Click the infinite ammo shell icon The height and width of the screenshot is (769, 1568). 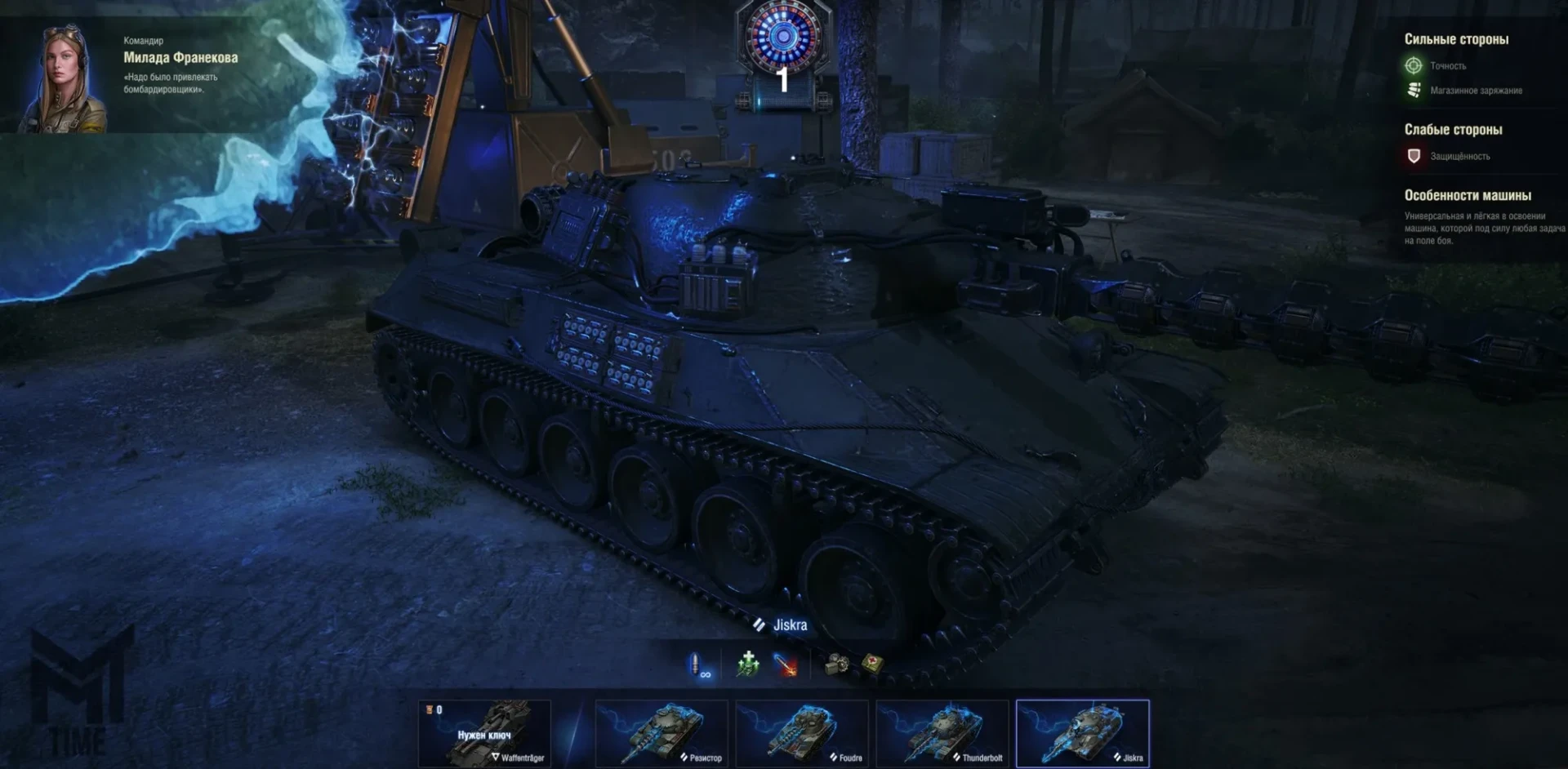698,665
